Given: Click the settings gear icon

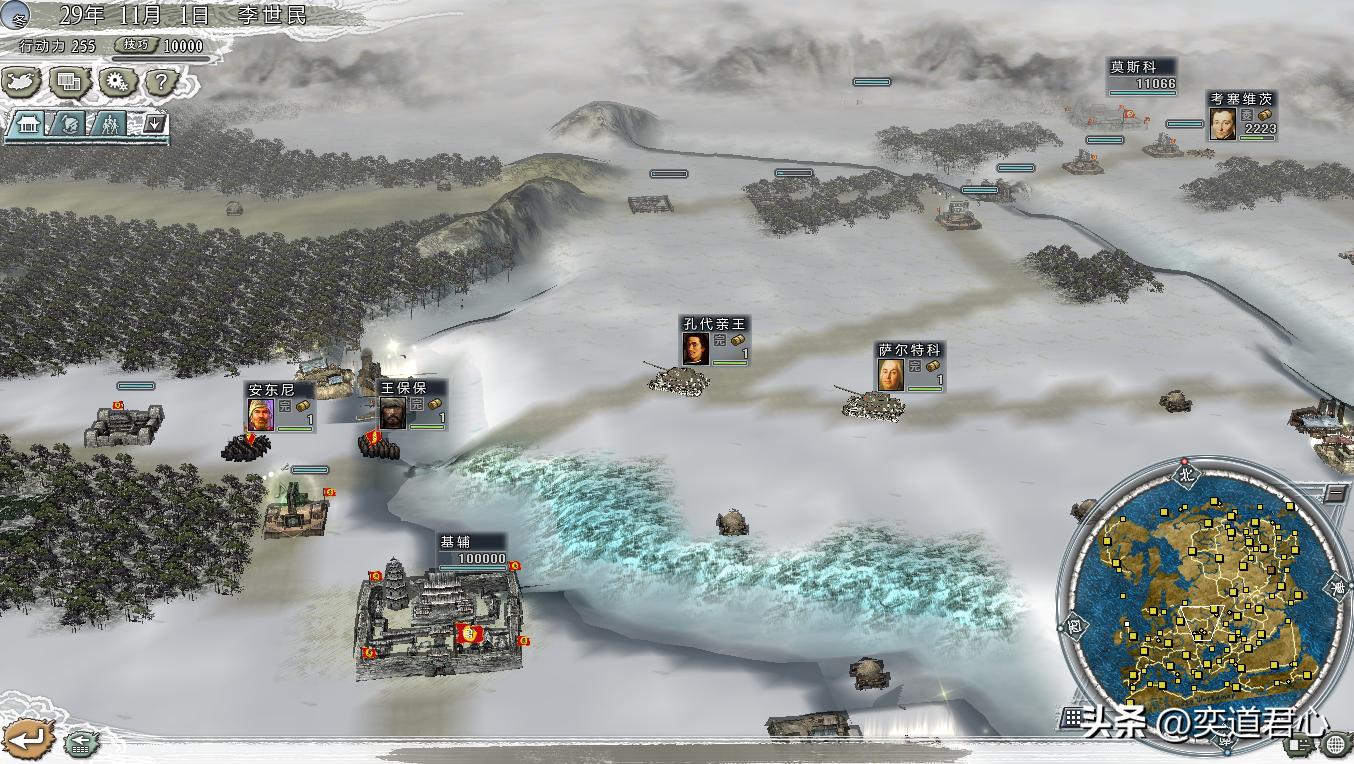Looking at the screenshot, I should point(117,83).
